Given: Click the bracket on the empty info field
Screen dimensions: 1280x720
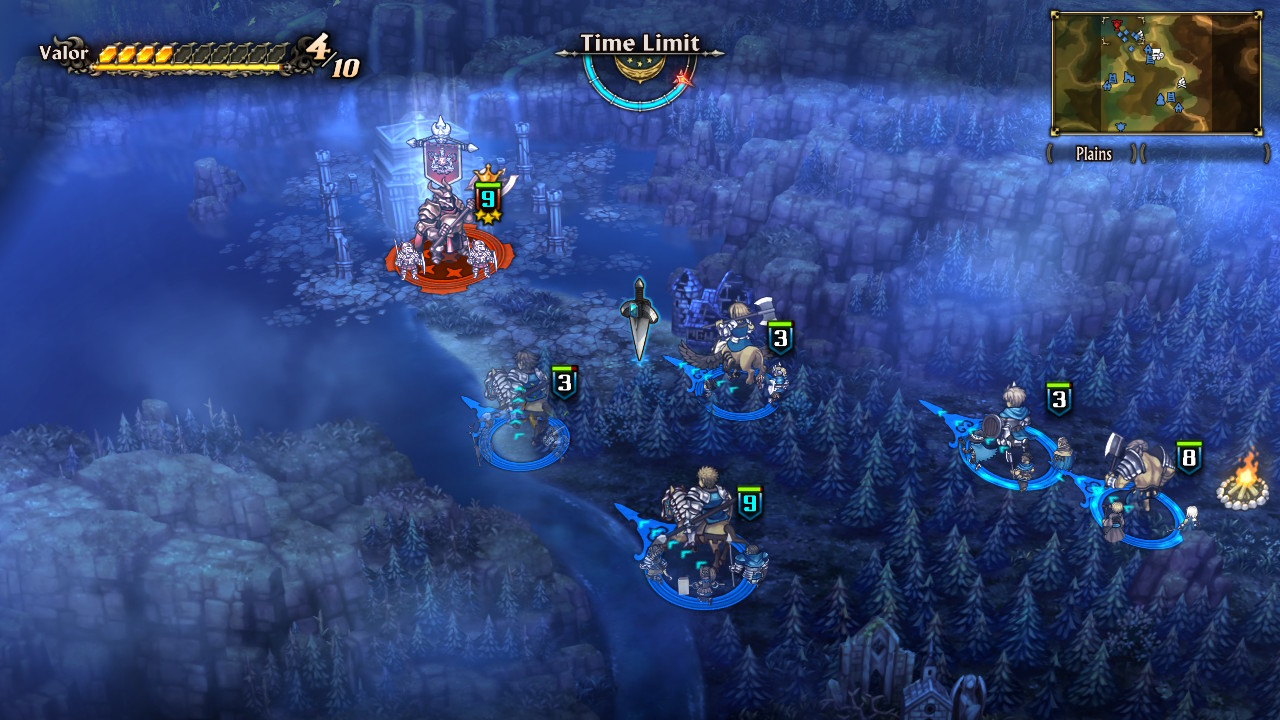Looking at the screenshot, I should (x=1267, y=151).
